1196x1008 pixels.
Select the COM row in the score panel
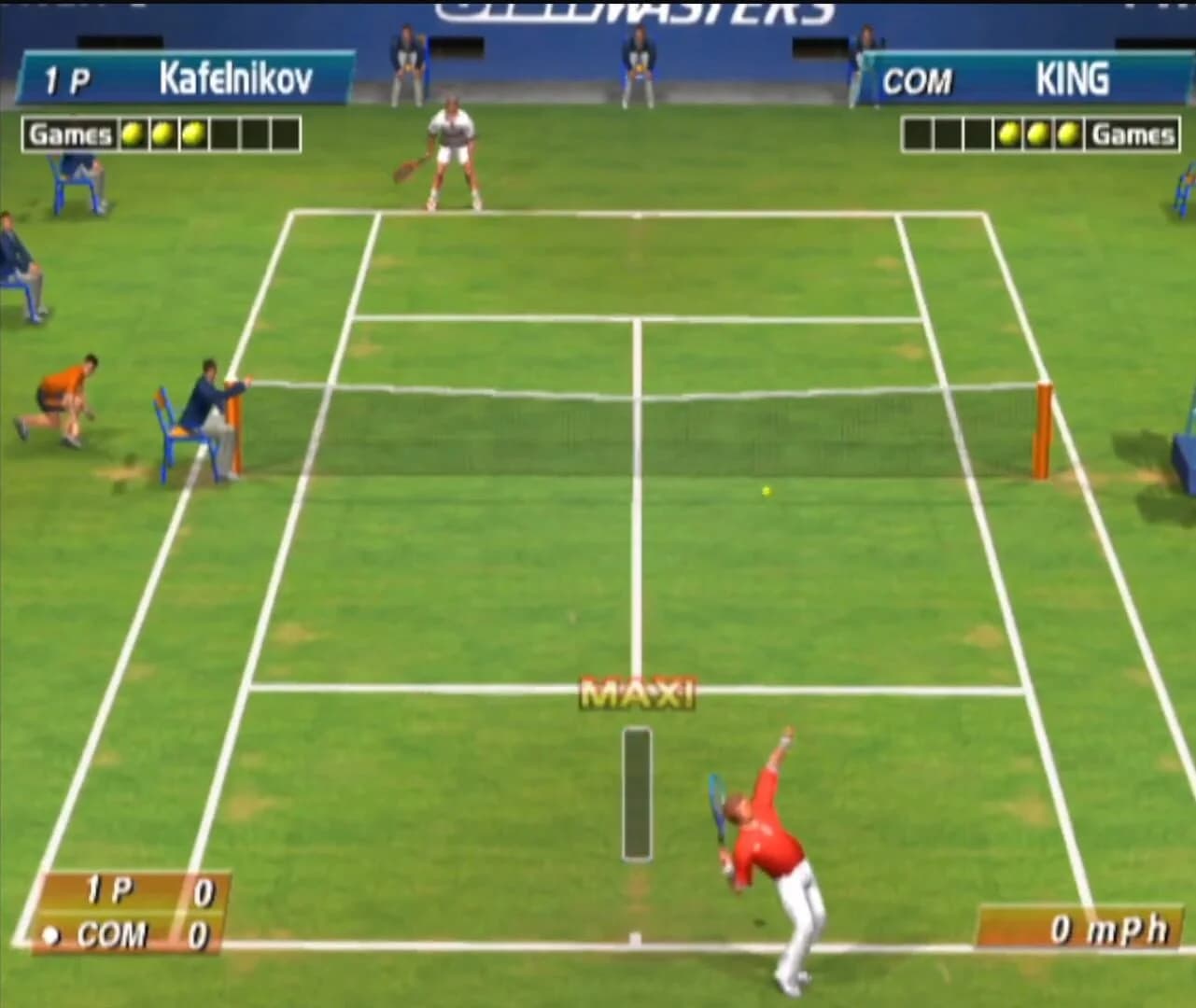coord(131,932)
